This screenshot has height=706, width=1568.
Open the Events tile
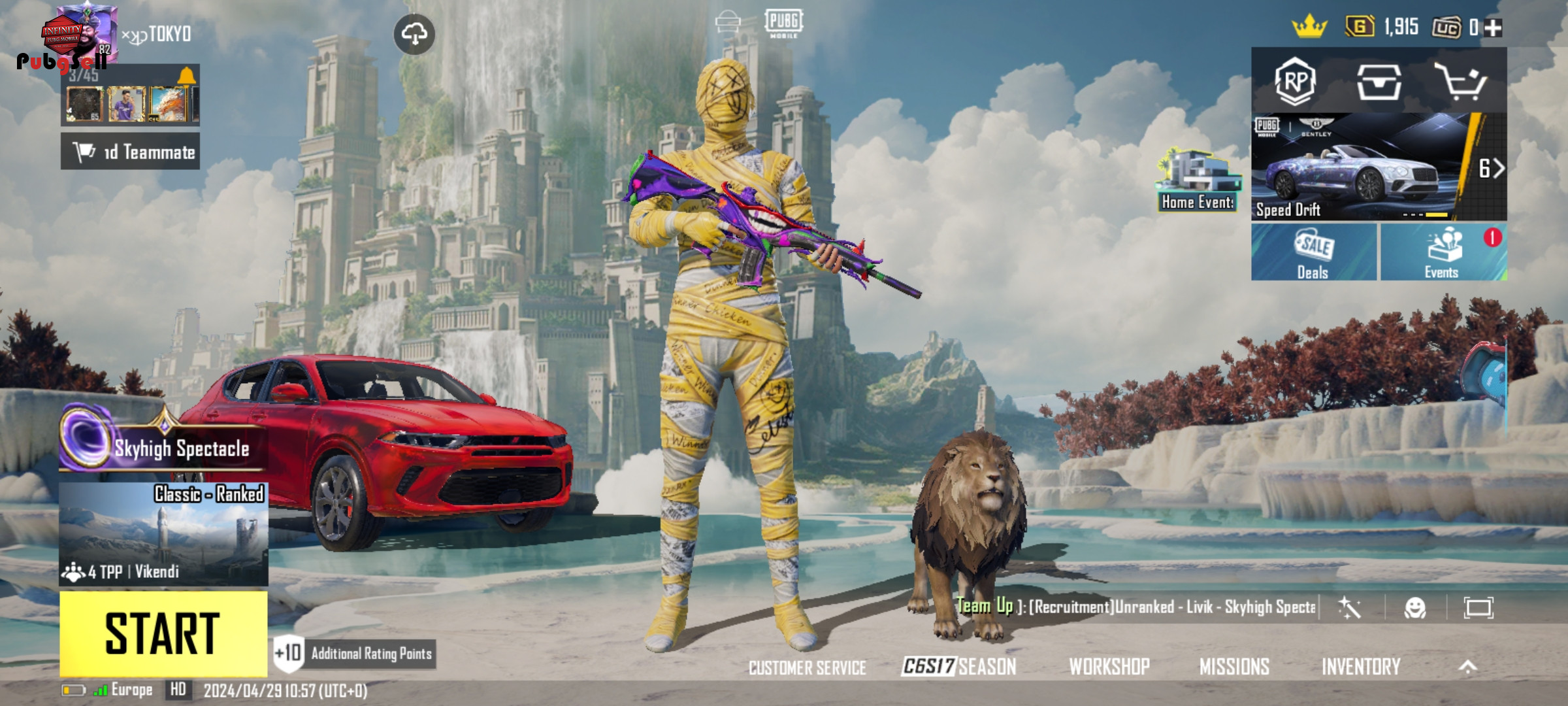[1443, 252]
